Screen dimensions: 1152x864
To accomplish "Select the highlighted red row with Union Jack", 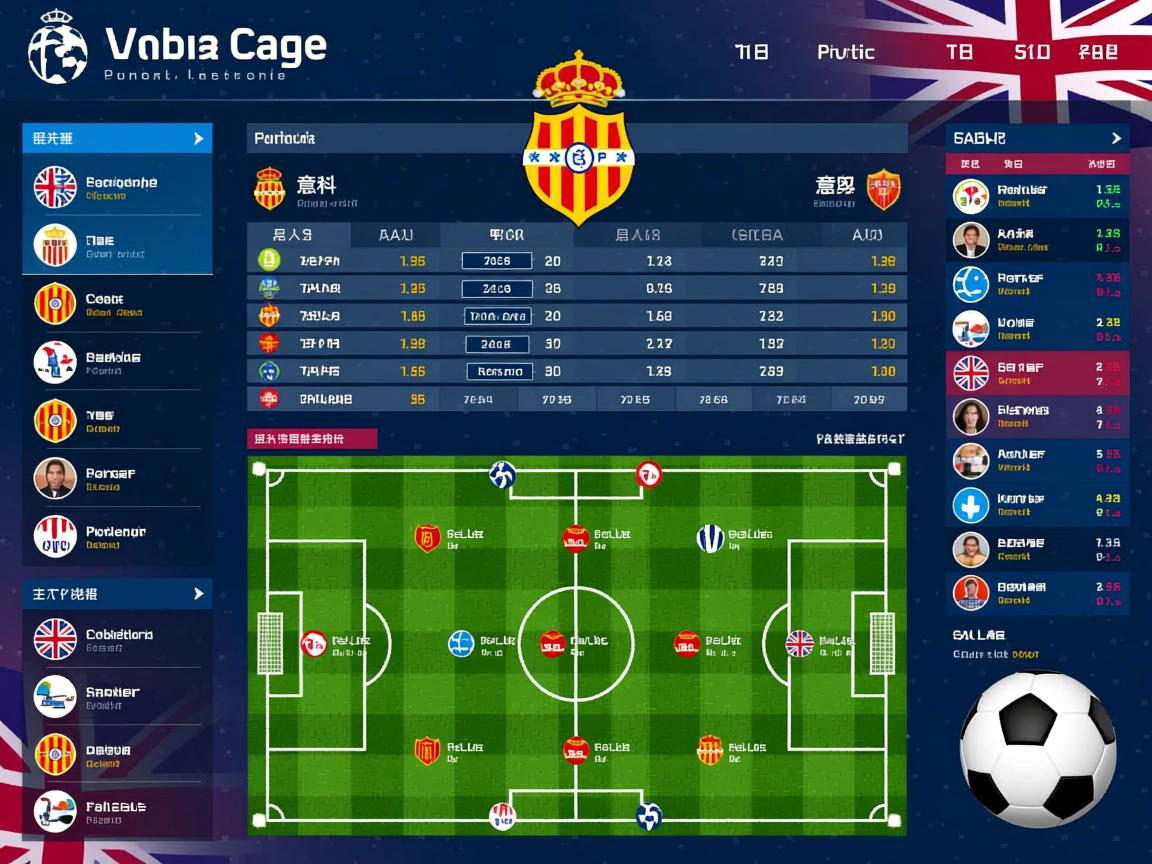I will click(x=1037, y=373).
